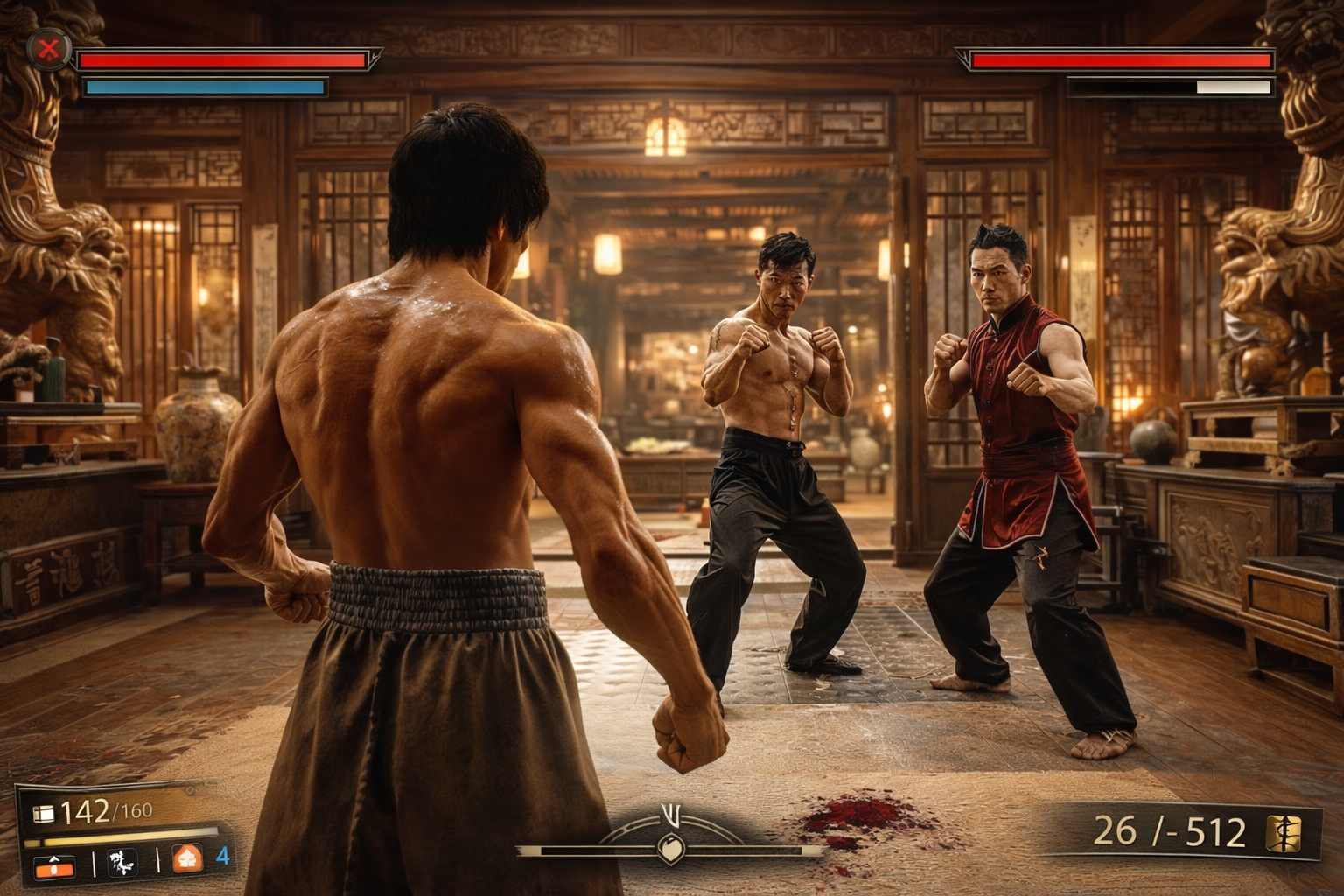
Task: Select the orange slot with the up arrow
Action: (x=54, y=864)
